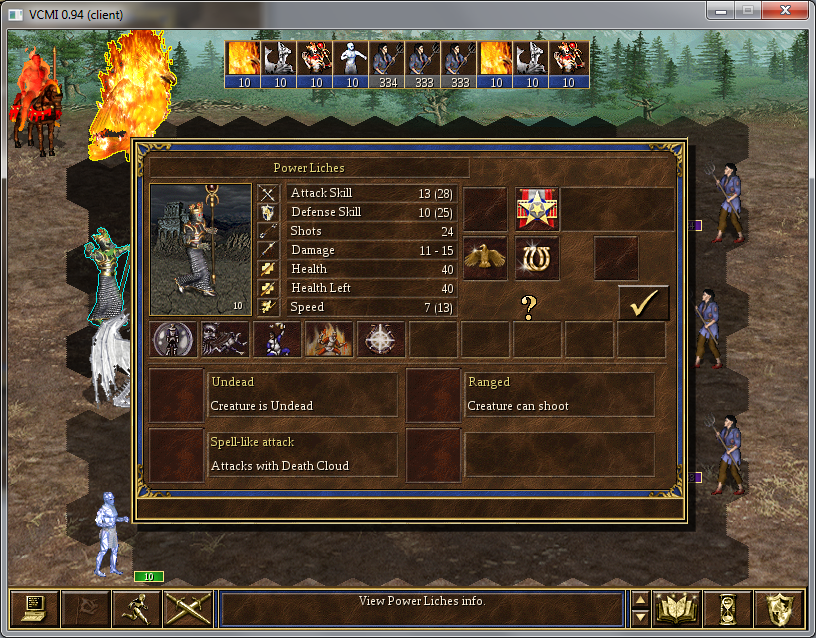Toggle auto-combat with the crossed swords button
Screen dimensions: 816x638
[x=187, y=608]
